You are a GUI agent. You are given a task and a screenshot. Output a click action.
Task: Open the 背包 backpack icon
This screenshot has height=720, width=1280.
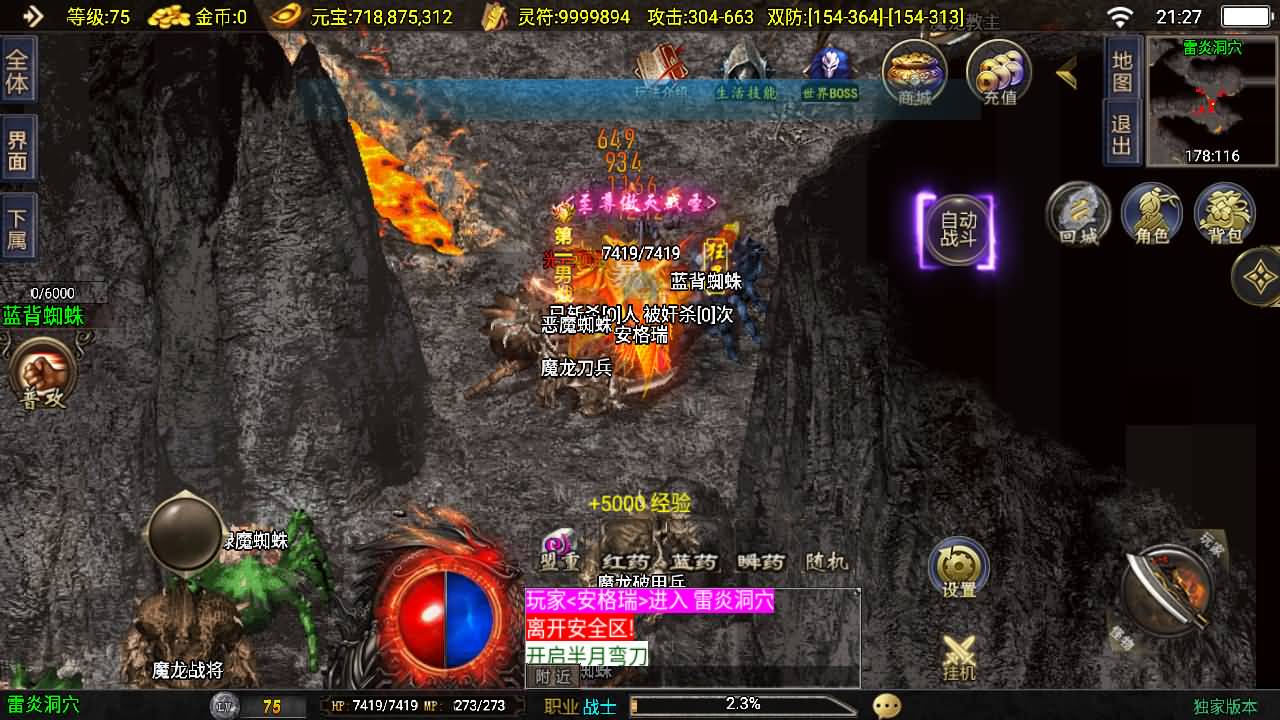(1224, 213)
